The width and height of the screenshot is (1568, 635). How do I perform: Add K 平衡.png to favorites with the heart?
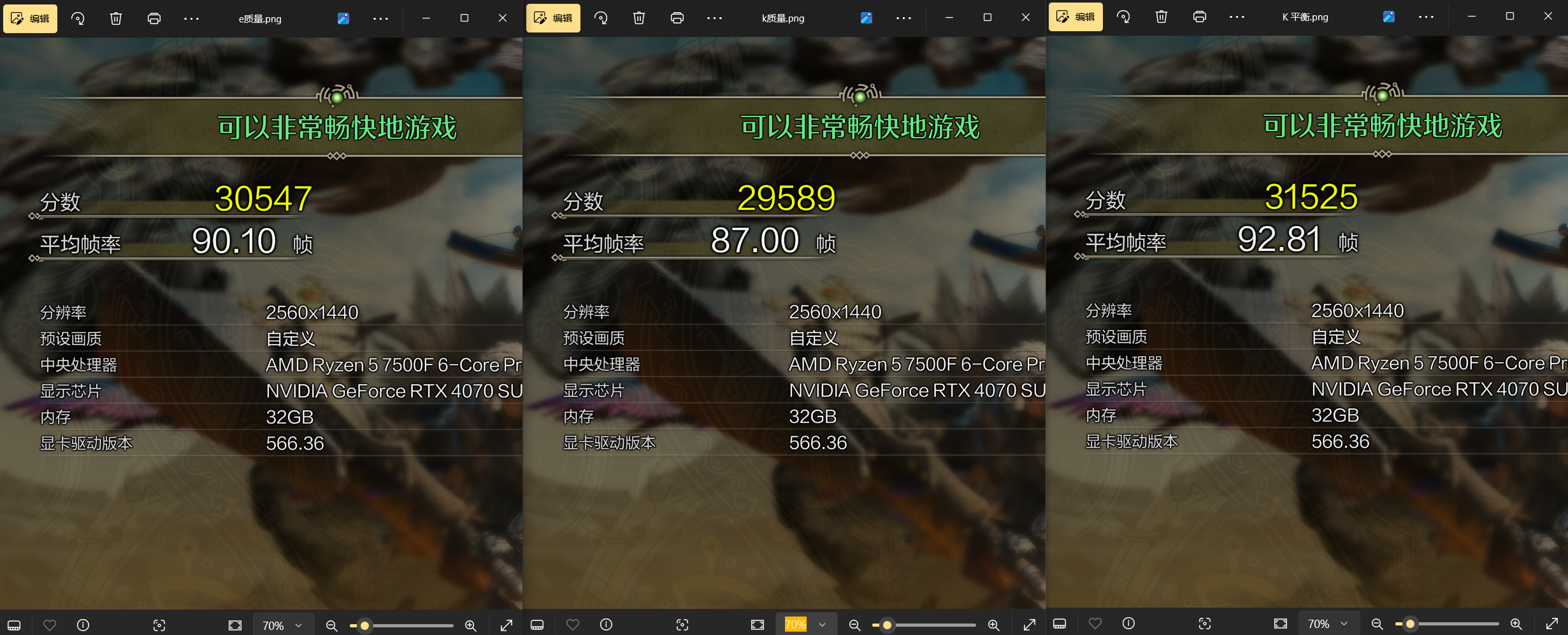tap(1096, 624)
